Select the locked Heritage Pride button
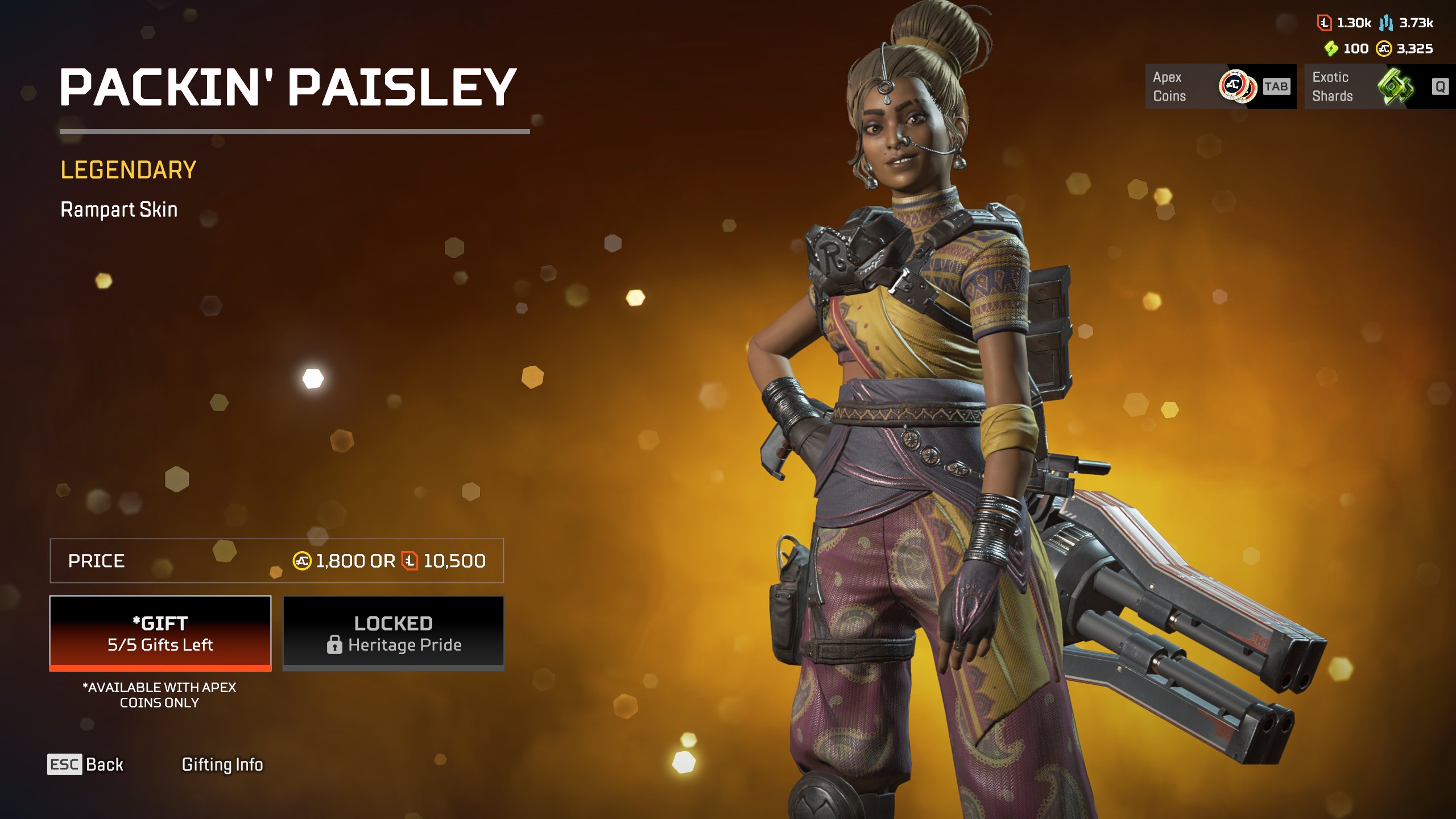Screen dimensions: 1456x819 (393, 633)
